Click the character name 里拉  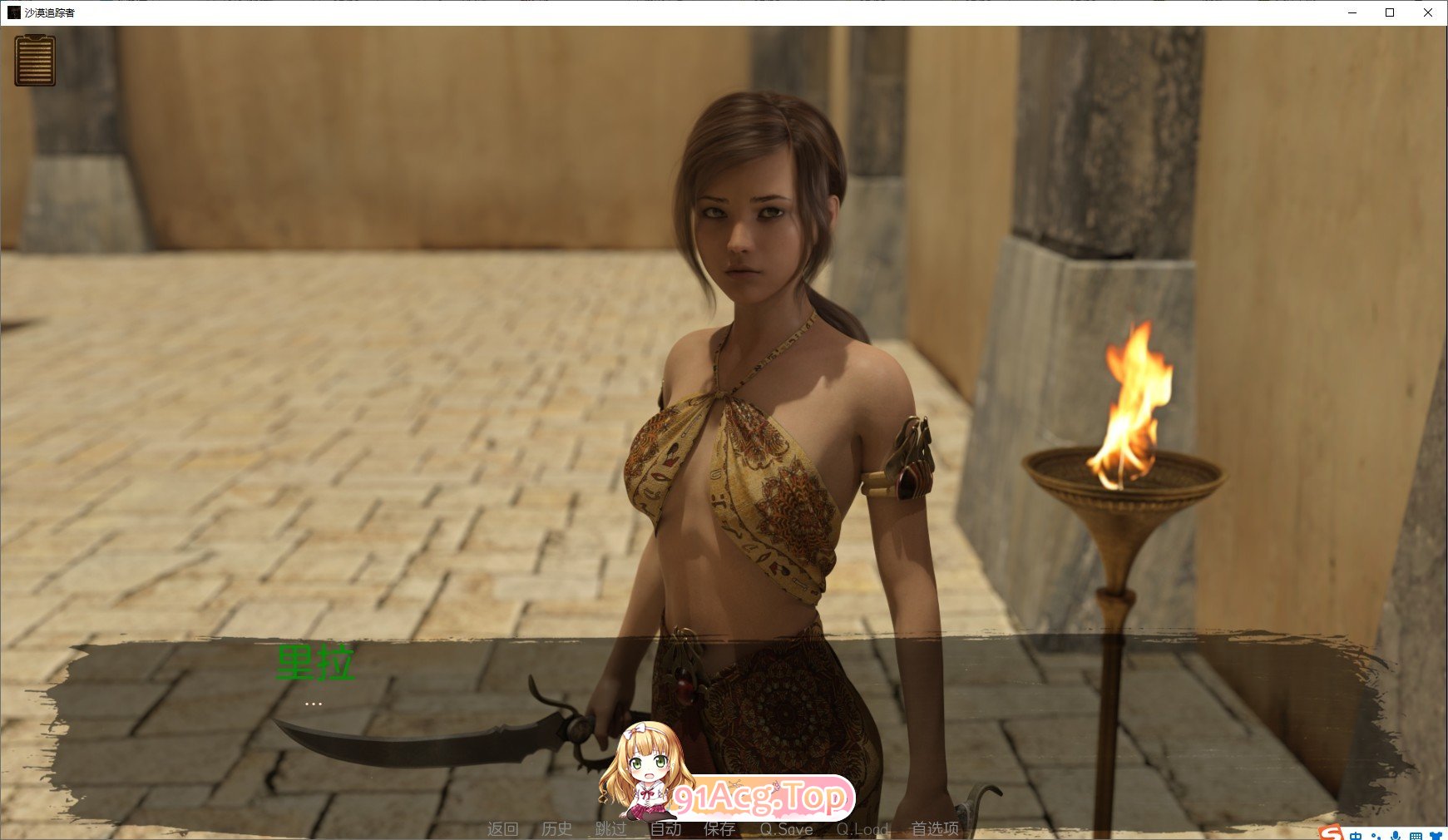tap(314, 663)
